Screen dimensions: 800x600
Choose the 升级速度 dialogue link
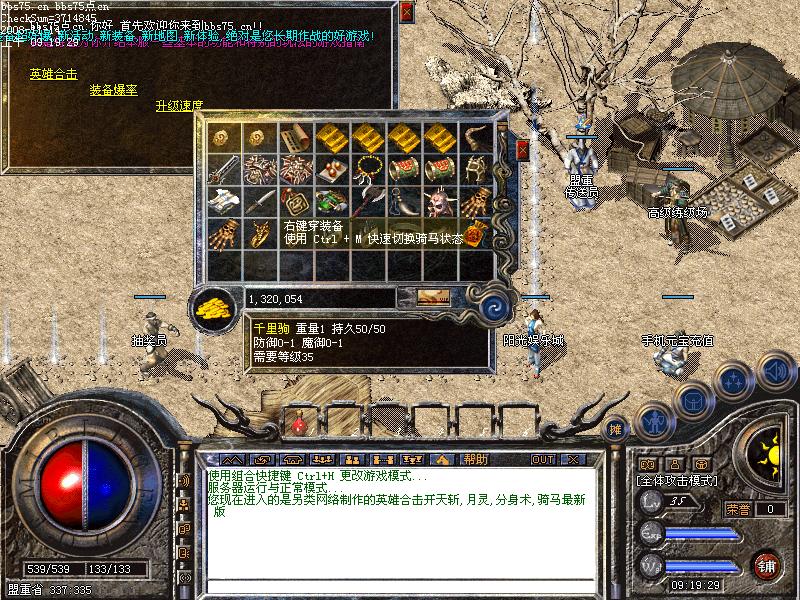(x=179, y=105)
